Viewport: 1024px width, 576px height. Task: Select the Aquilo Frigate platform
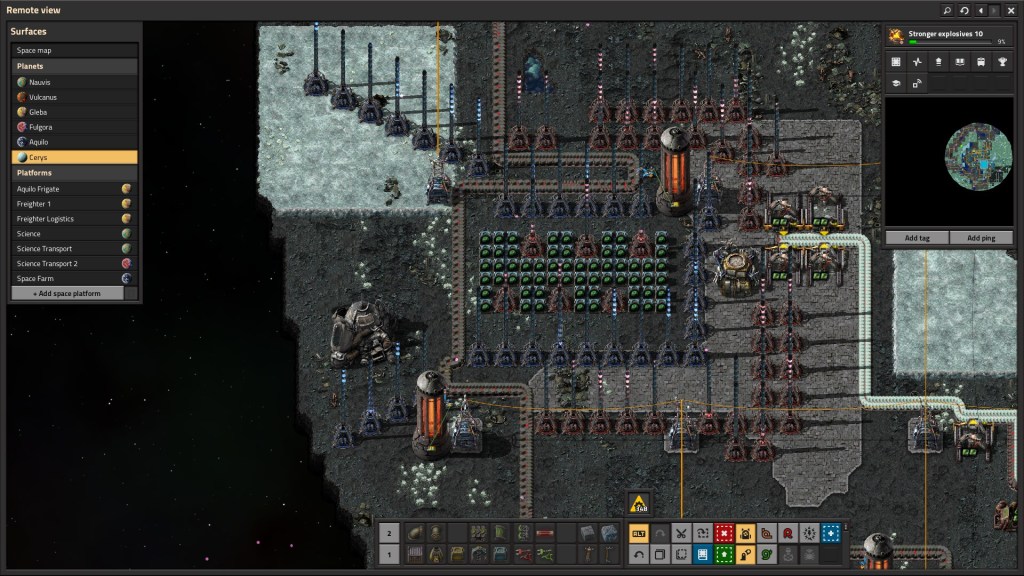74,189
